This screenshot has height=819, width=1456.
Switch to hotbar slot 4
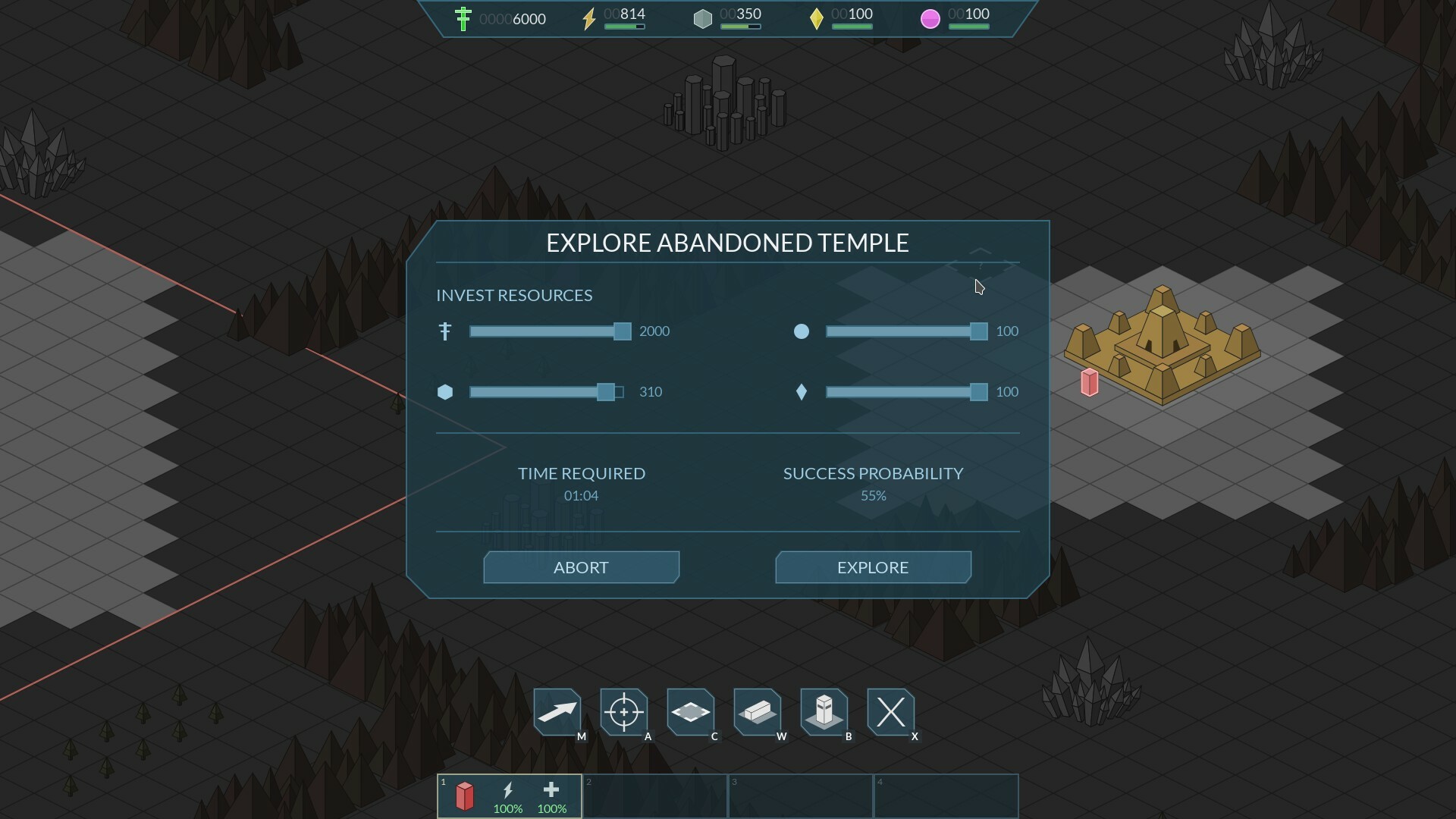click(946, 796)
